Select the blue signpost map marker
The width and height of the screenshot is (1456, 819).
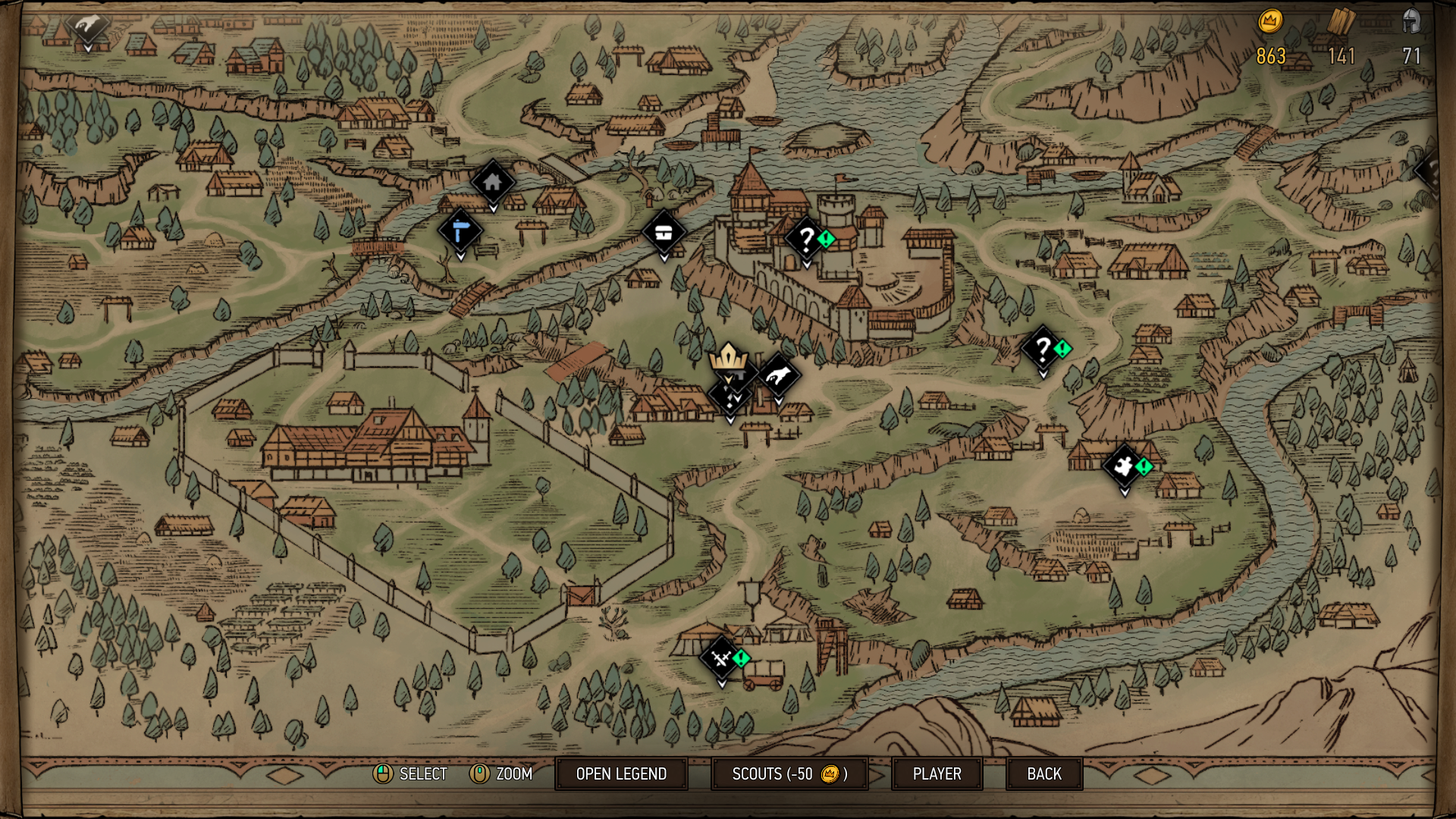(x=460, y=230)
